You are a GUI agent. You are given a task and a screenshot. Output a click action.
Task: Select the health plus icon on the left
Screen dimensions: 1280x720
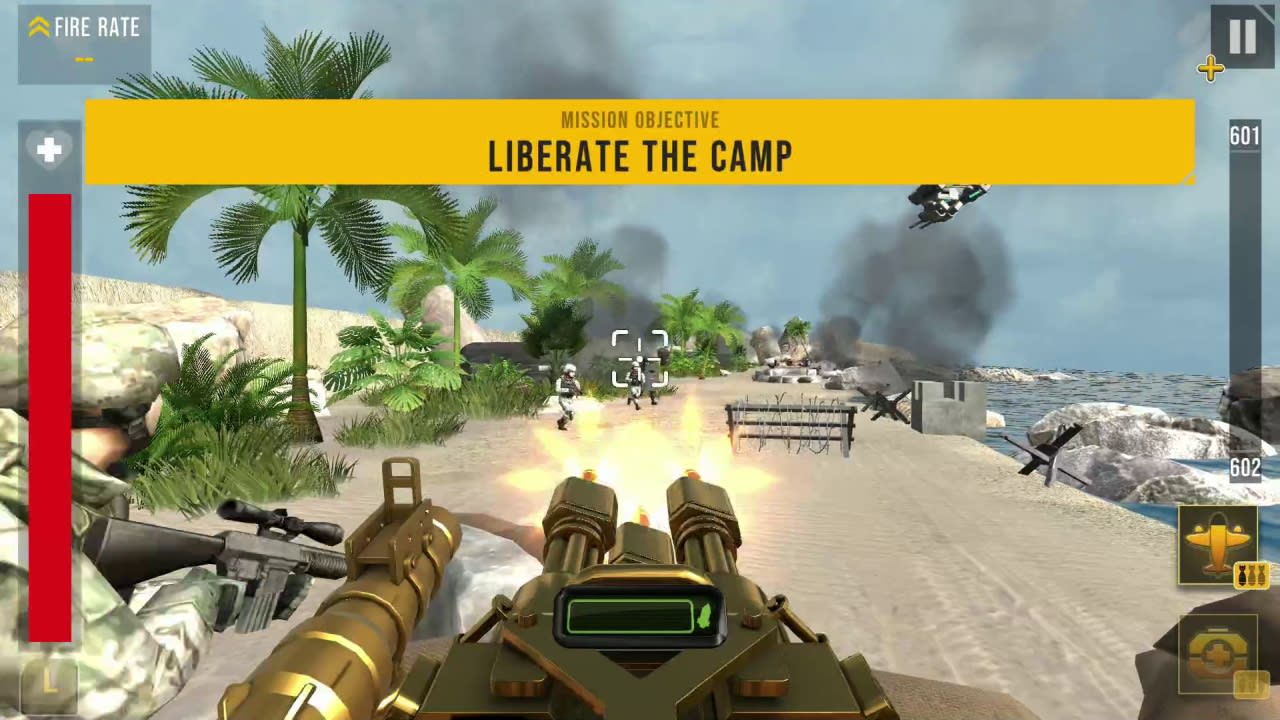coord(50,149)
